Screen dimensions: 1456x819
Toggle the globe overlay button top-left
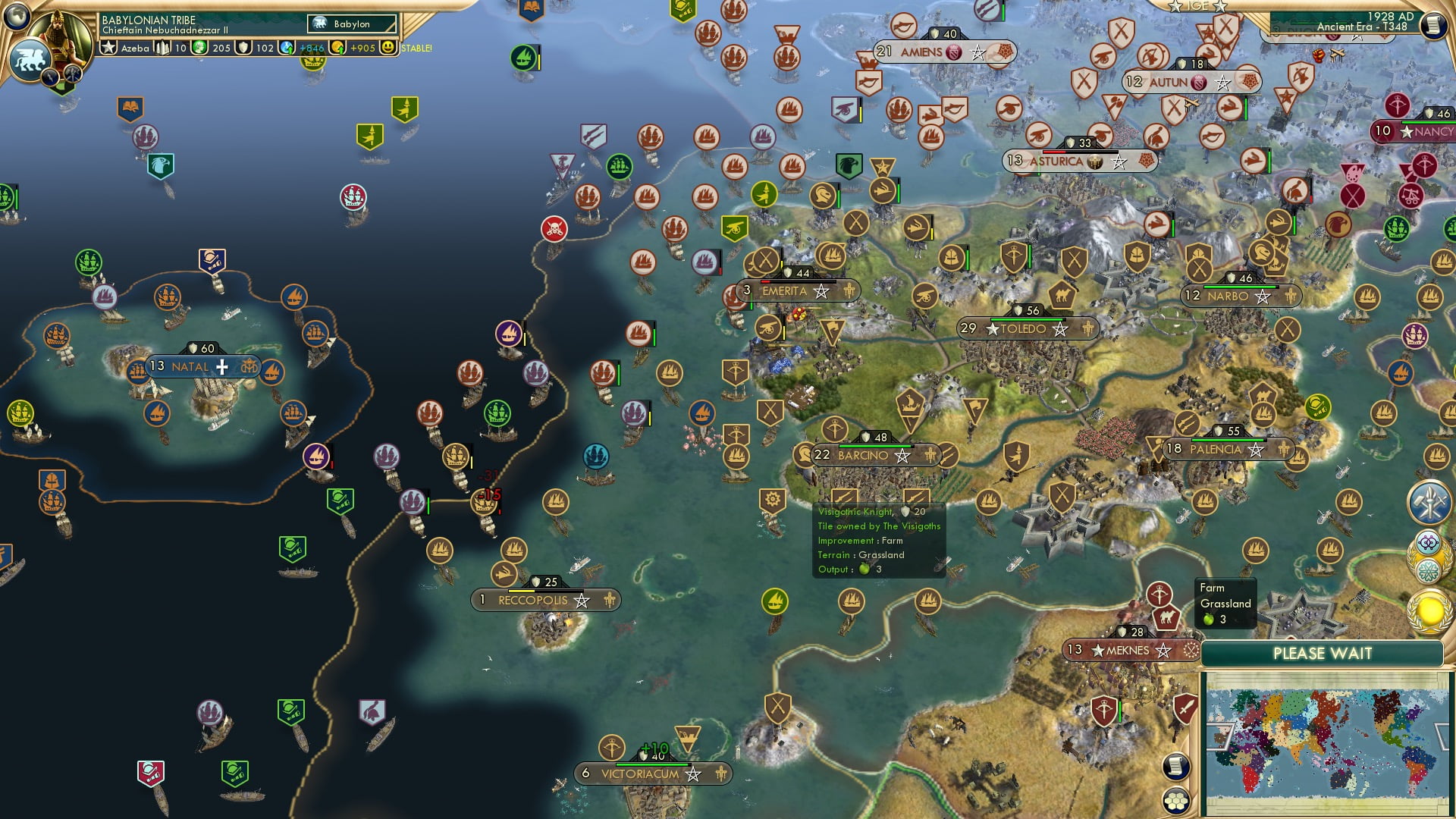pos(17,17)
